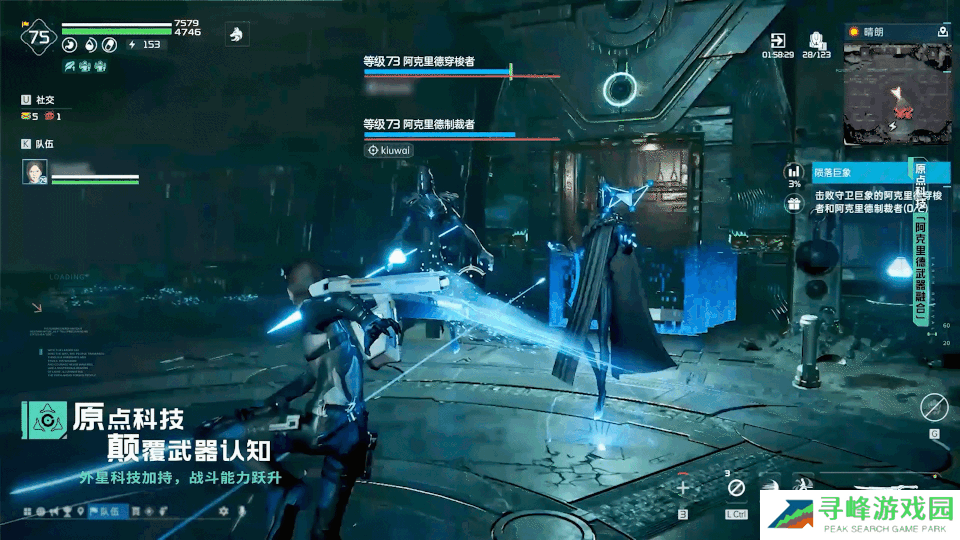Image resolution: width=960 pixels, height=540 pixels.
Task: Click the wolf head icon
Action: coord(236,34)
